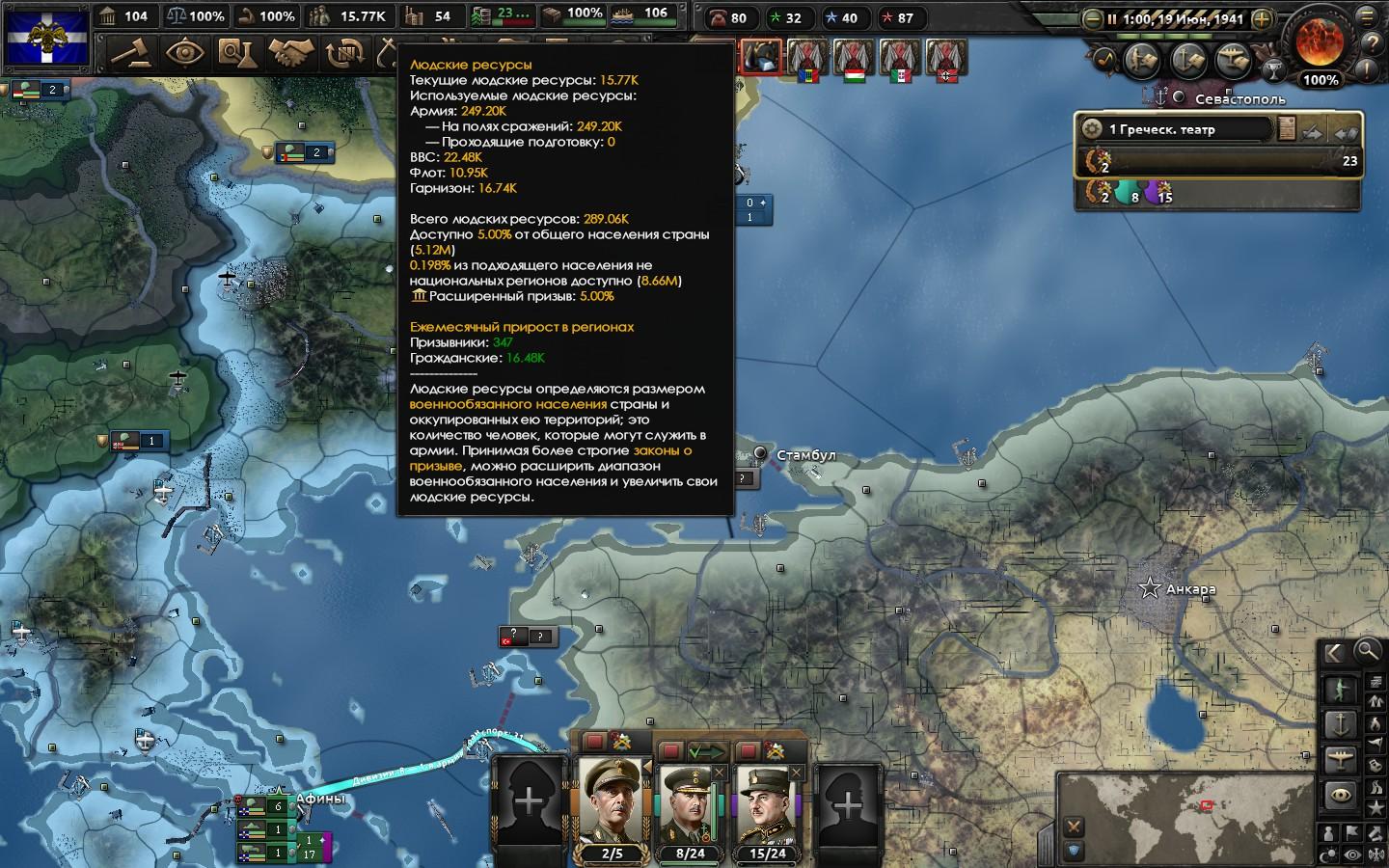The width and height of the screenshot is (1389, 868).
Task: Open the navy map shortcut with anchor
Action: click(x=1189, y=60)
